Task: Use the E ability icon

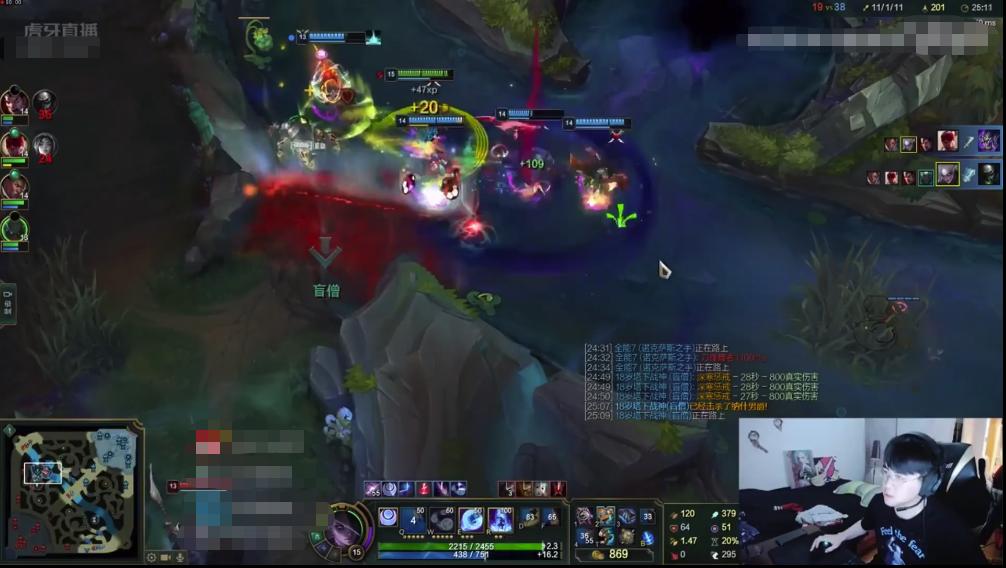Action: [x=471, y=520]
